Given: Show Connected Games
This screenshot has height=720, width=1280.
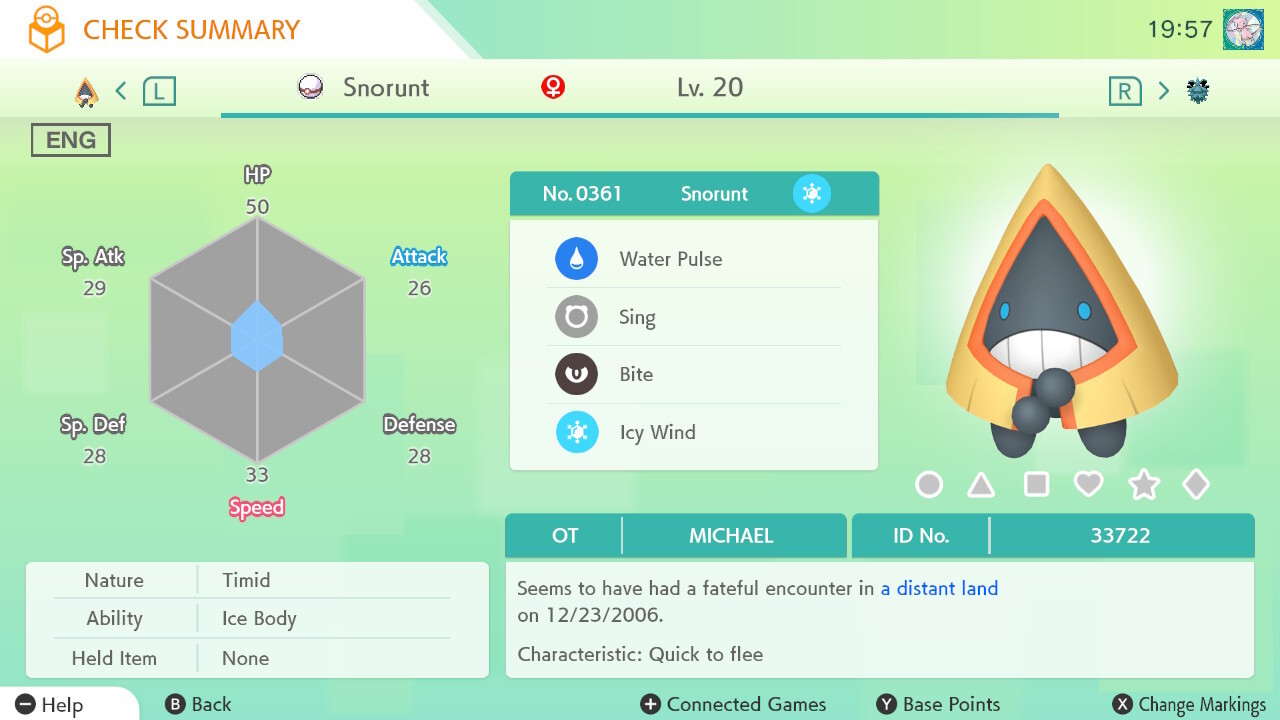Looking at the screenshot, I should click(733, 704).
